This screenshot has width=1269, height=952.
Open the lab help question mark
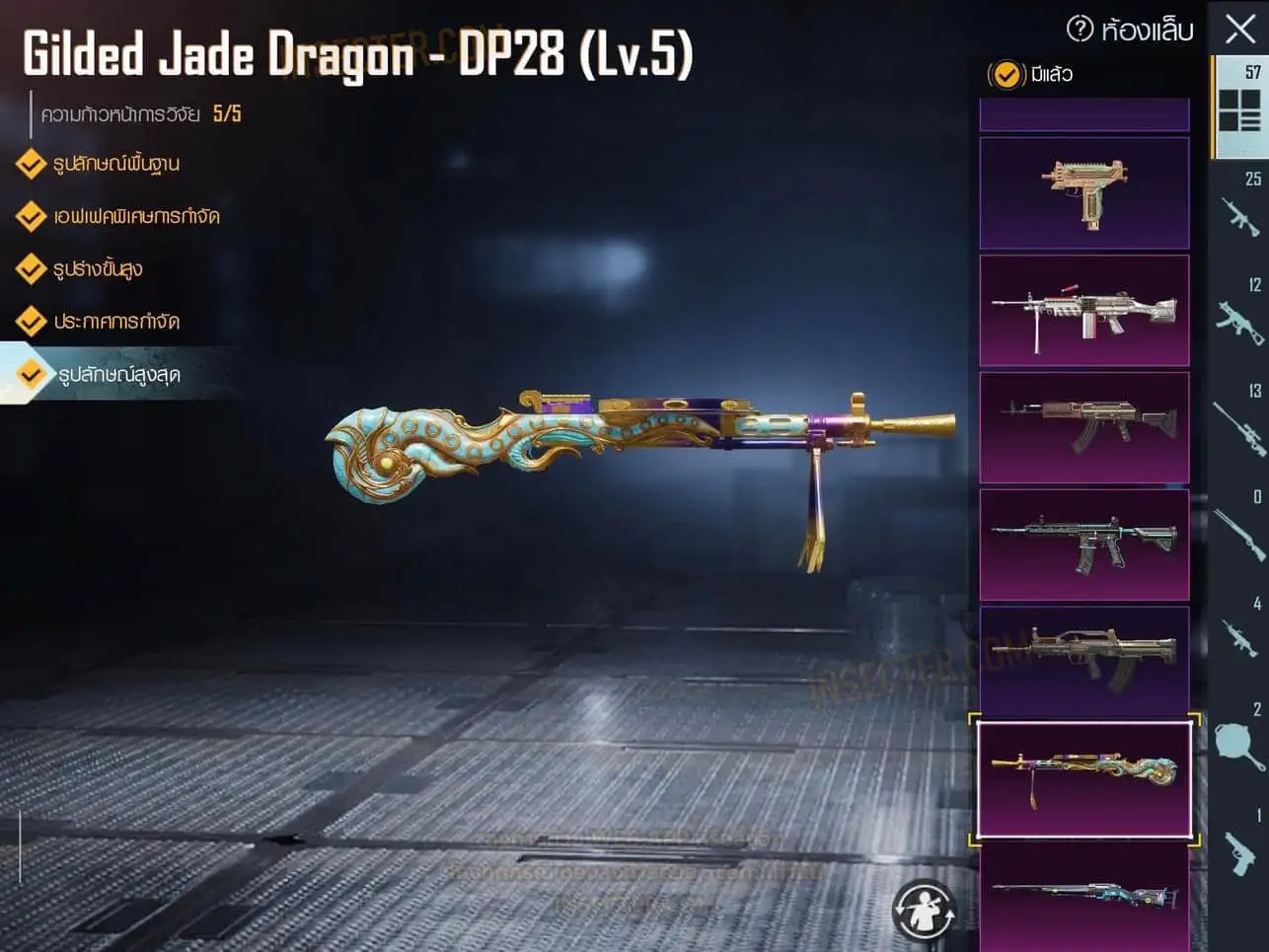pyautogui.click(x=1081, y=29)
